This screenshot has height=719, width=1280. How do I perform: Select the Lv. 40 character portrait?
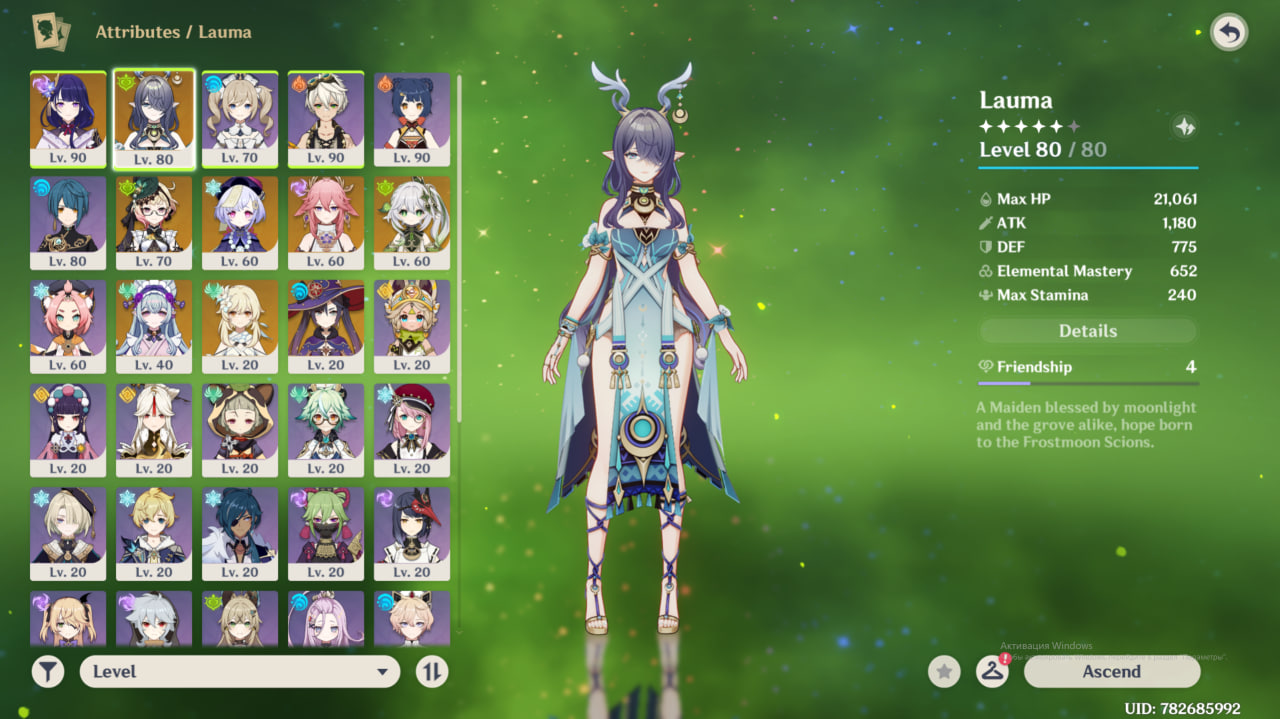(x=154, y=326)
